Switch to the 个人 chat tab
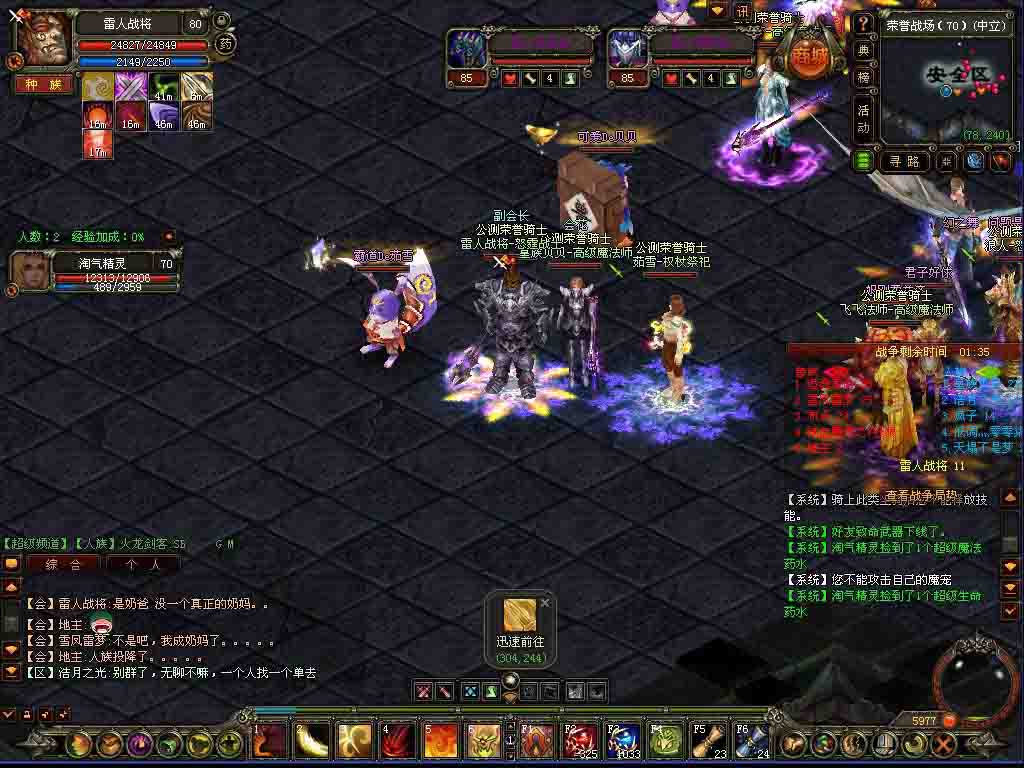The image size is (1024, 768). [x=141, y=564]
